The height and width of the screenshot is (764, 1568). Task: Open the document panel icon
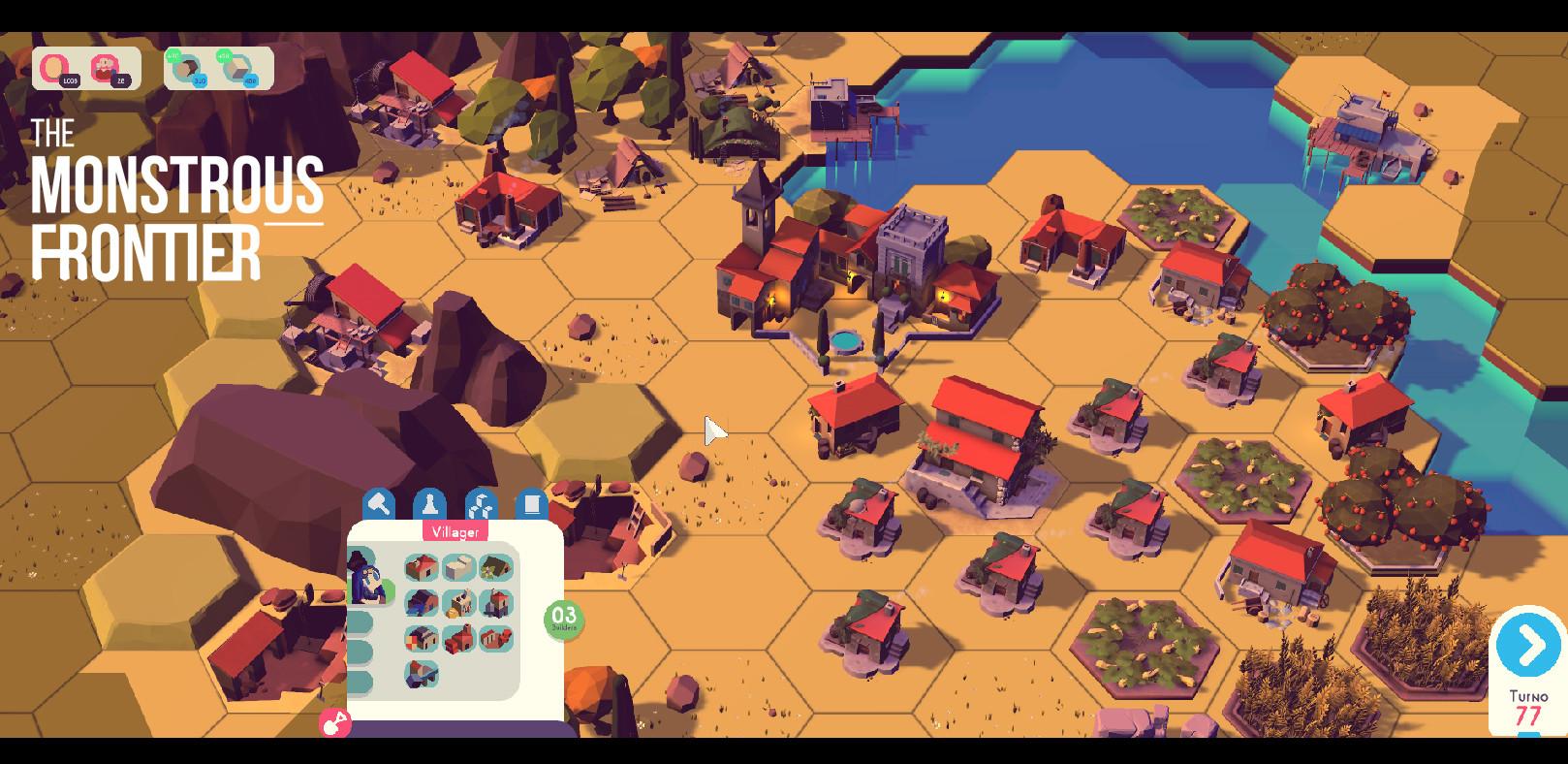pyautogui.click(x=529, y=504)
